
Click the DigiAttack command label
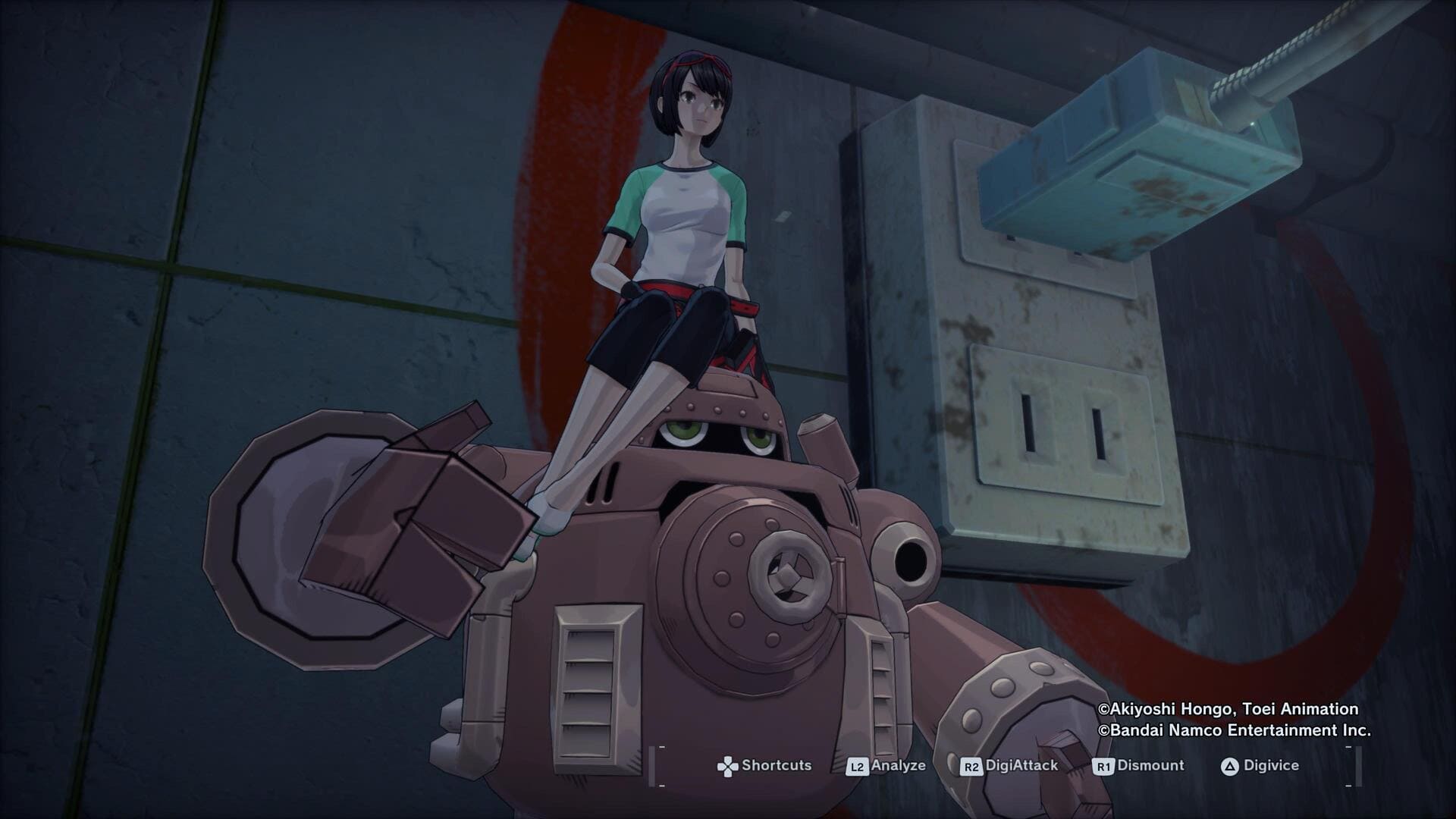[x=1022, y=766]
